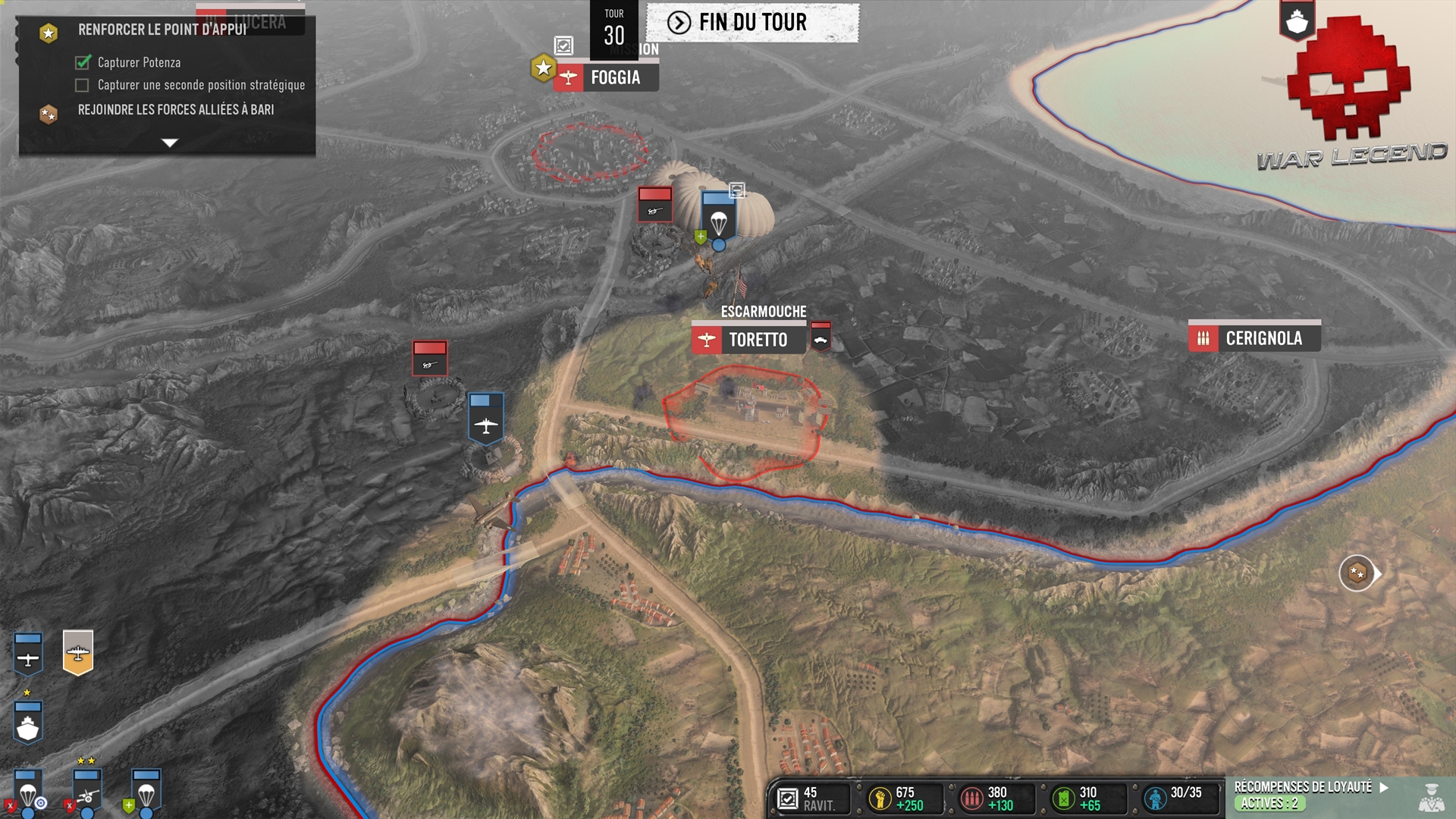Viewport: 1456px width, 819px height.
Task: Select the warship unit badge with one star
Action: [28, 722]
